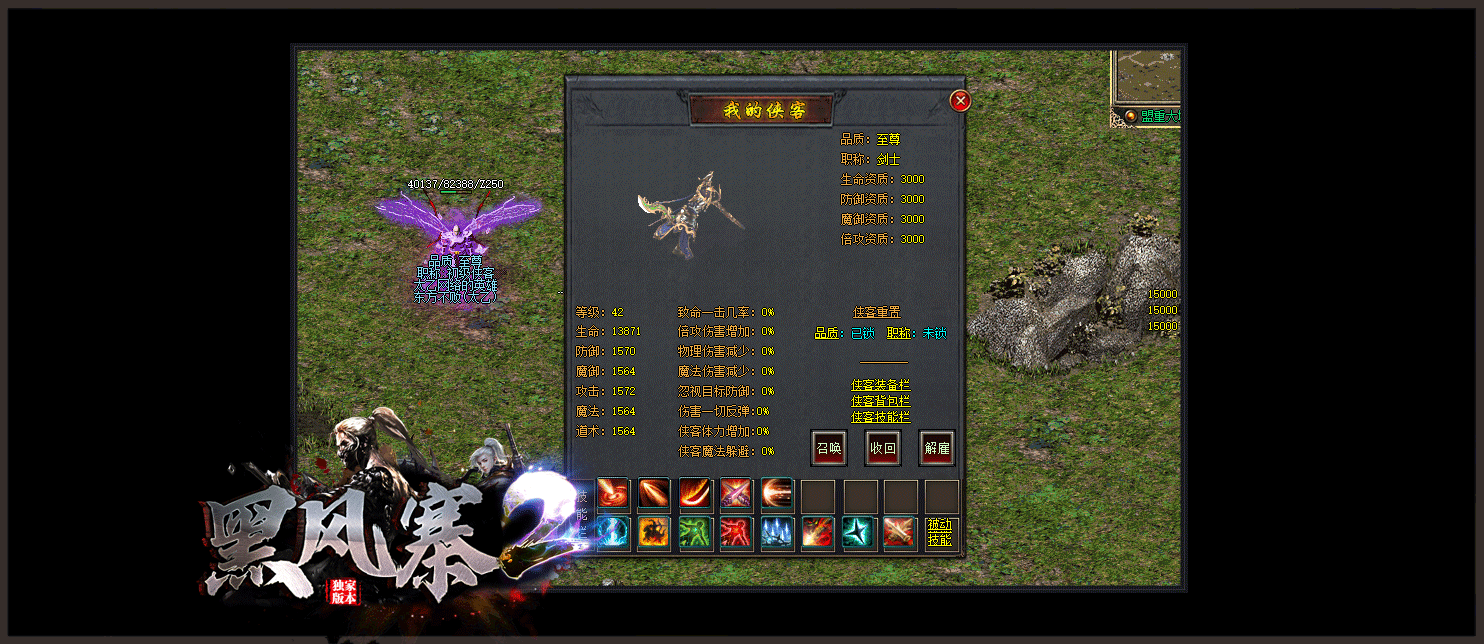Toggle the 品质 lock link

830,333
